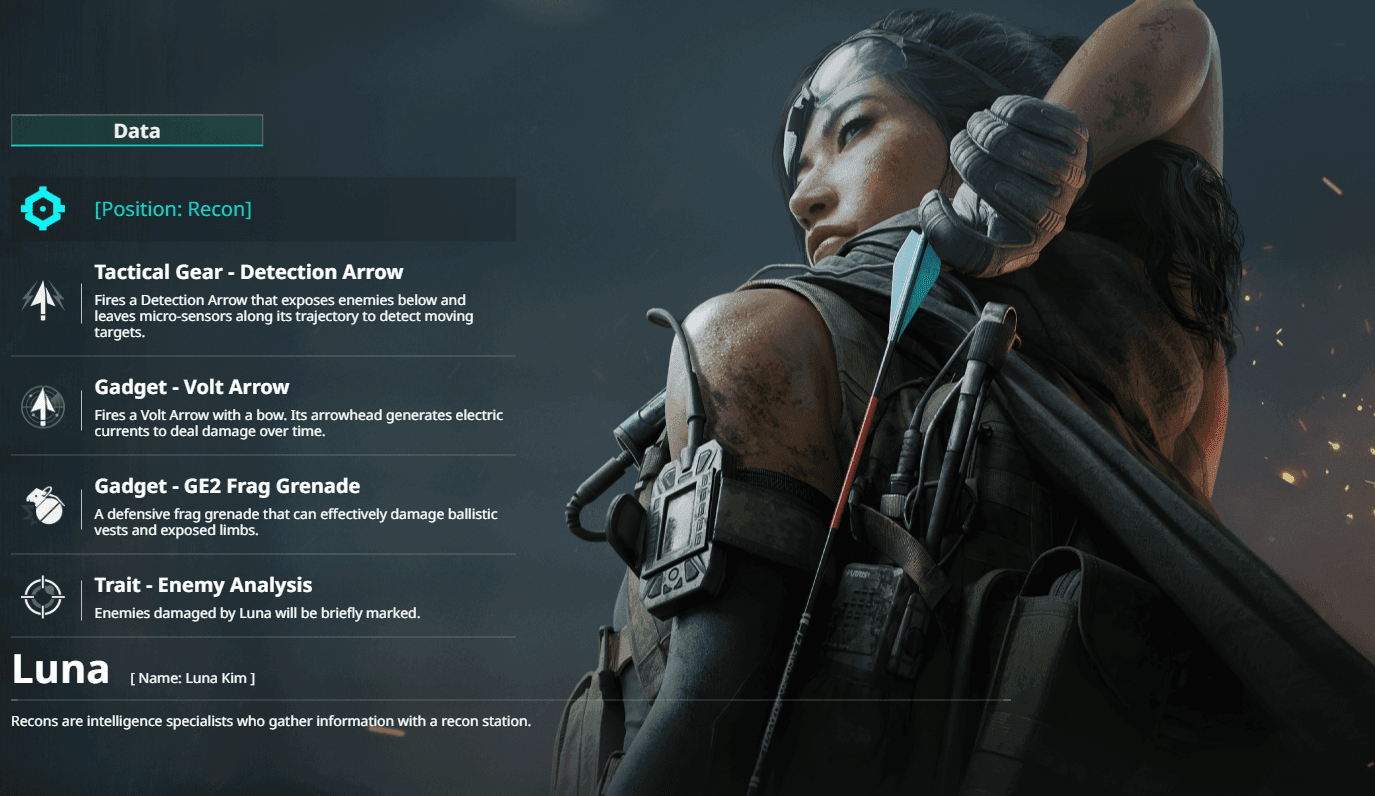Select the Name: Luna Kim label
The height and width of the screenshot is (796, 1375).
[x=192, y=677]
